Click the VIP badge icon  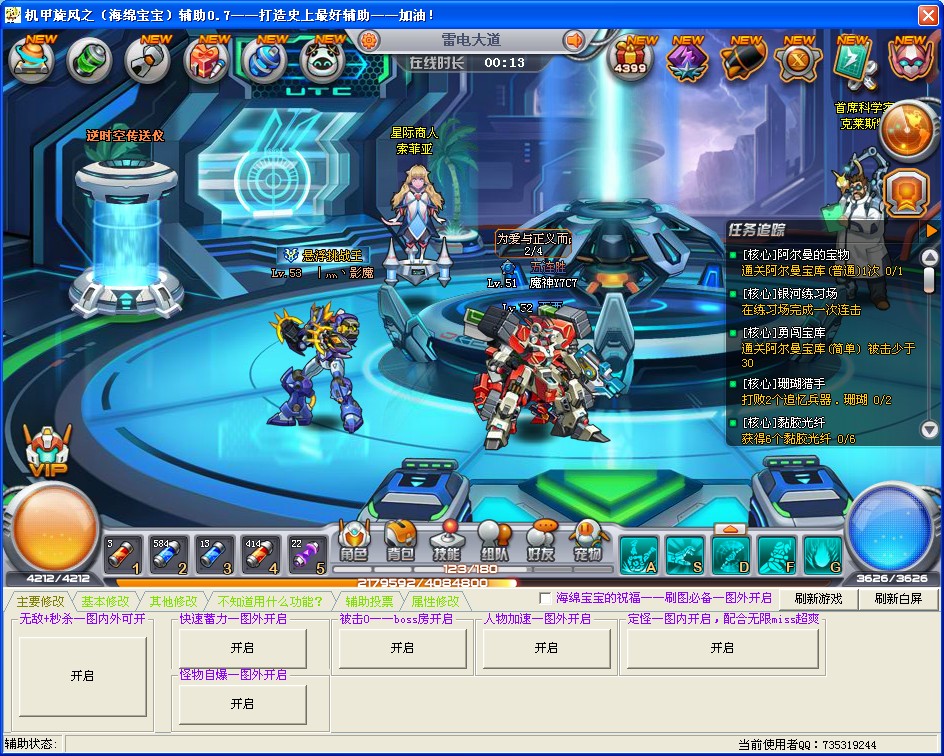pyautogui.click(x=46, y=452)
